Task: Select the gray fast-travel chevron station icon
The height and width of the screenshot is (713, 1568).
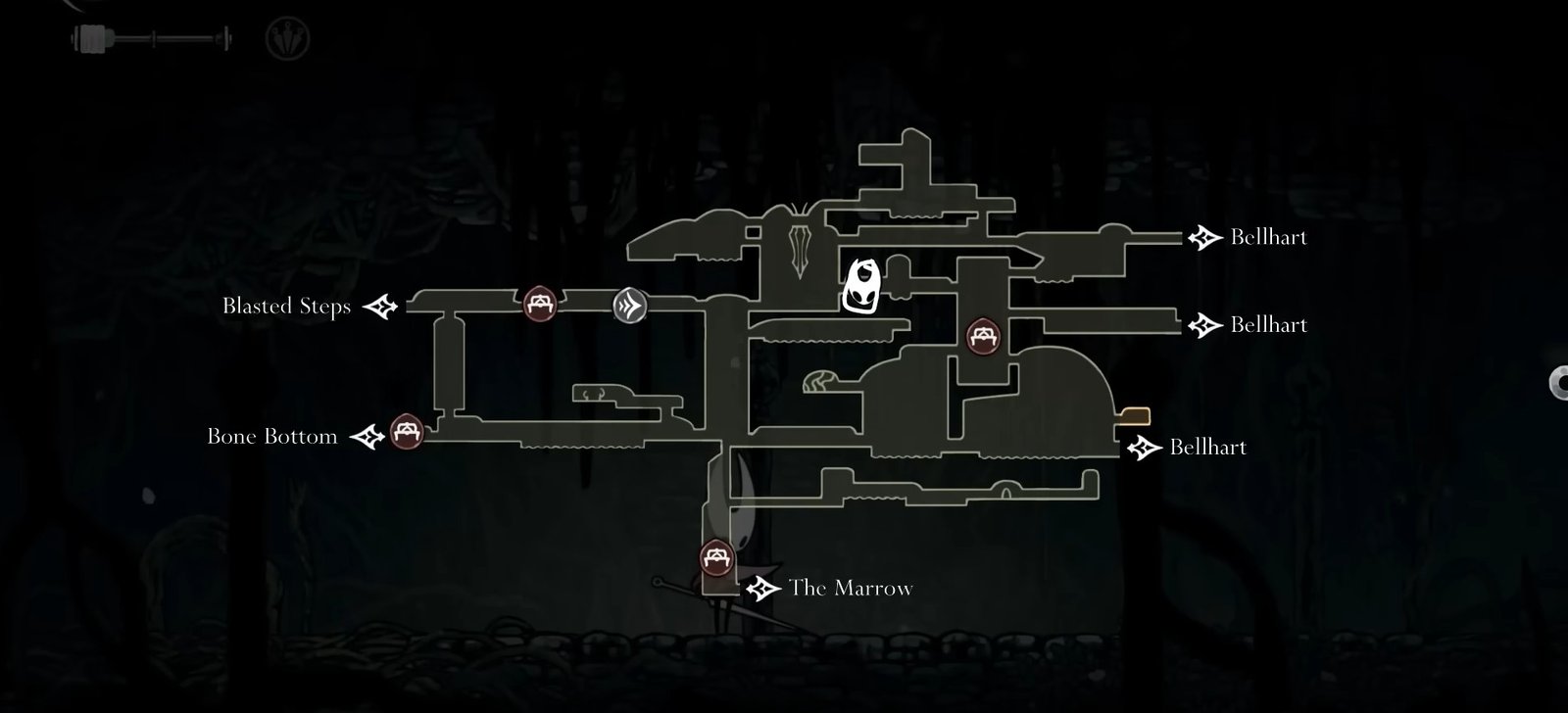Action: click(x=630, y=304)
